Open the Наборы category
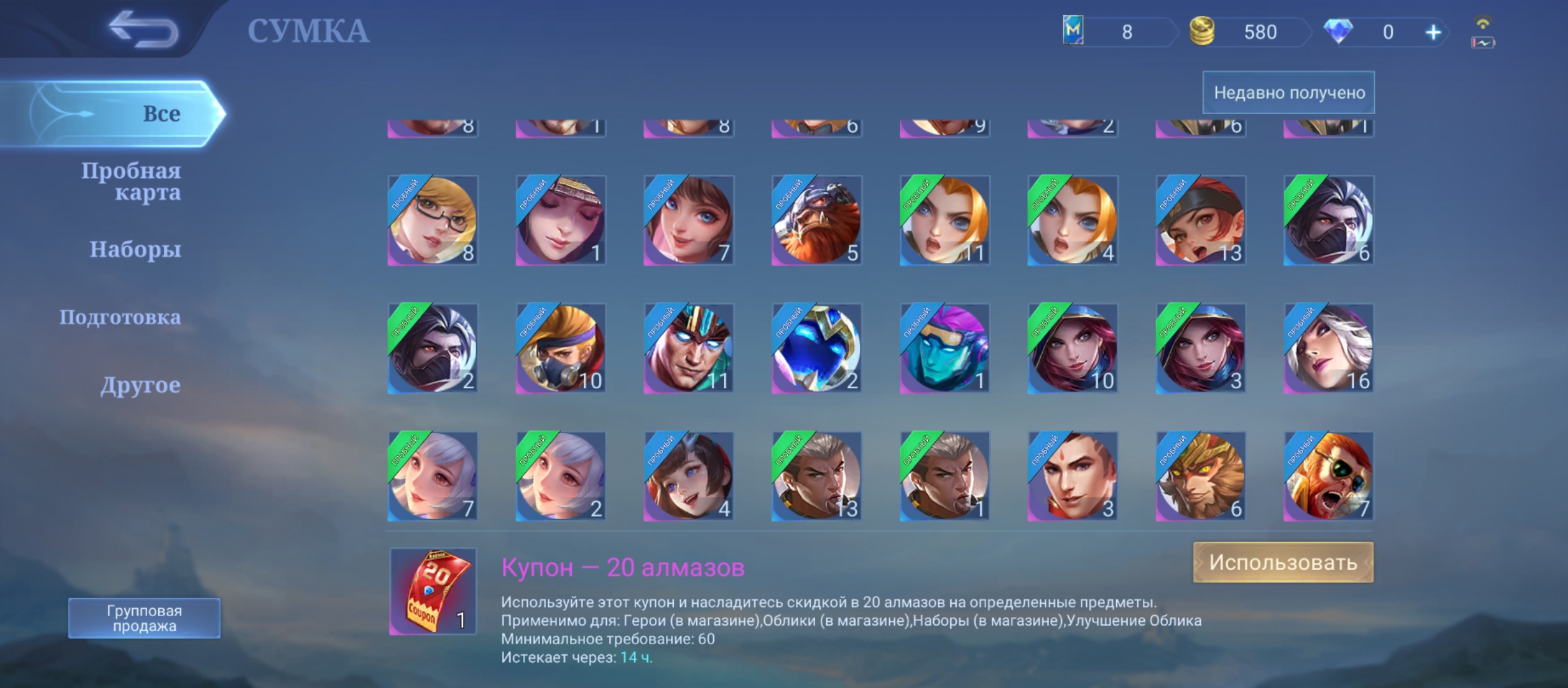Viewport: 1568px width, 688px height. 135,249
